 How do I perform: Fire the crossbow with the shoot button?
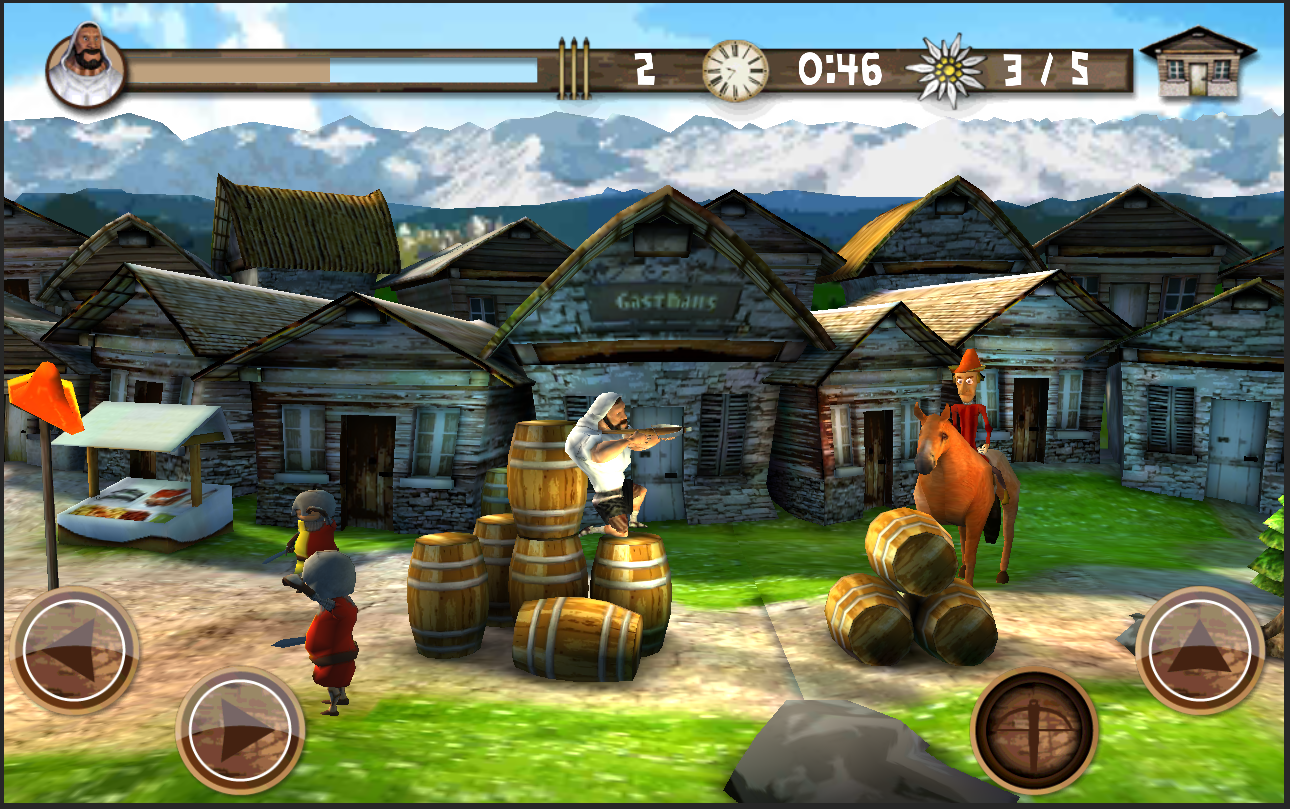[x=1034, y=729]
